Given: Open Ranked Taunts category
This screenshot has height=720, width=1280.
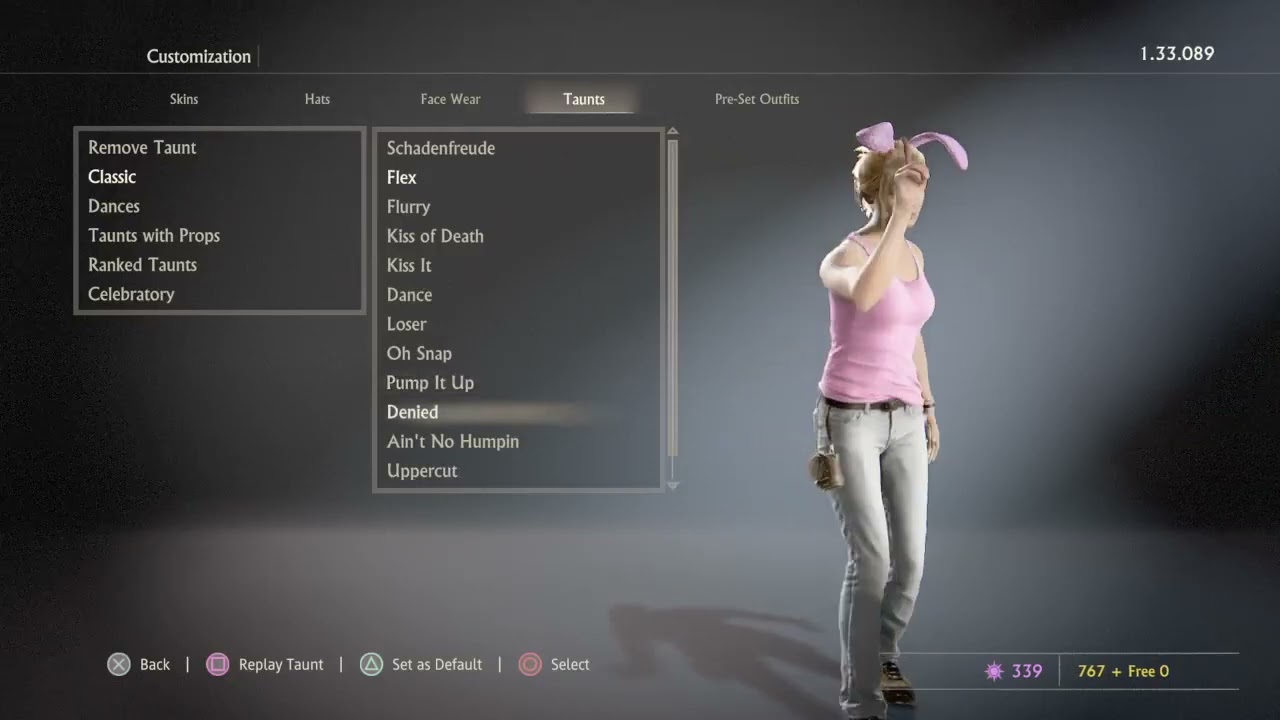Looking at the screenshot, I should (142, 265).
